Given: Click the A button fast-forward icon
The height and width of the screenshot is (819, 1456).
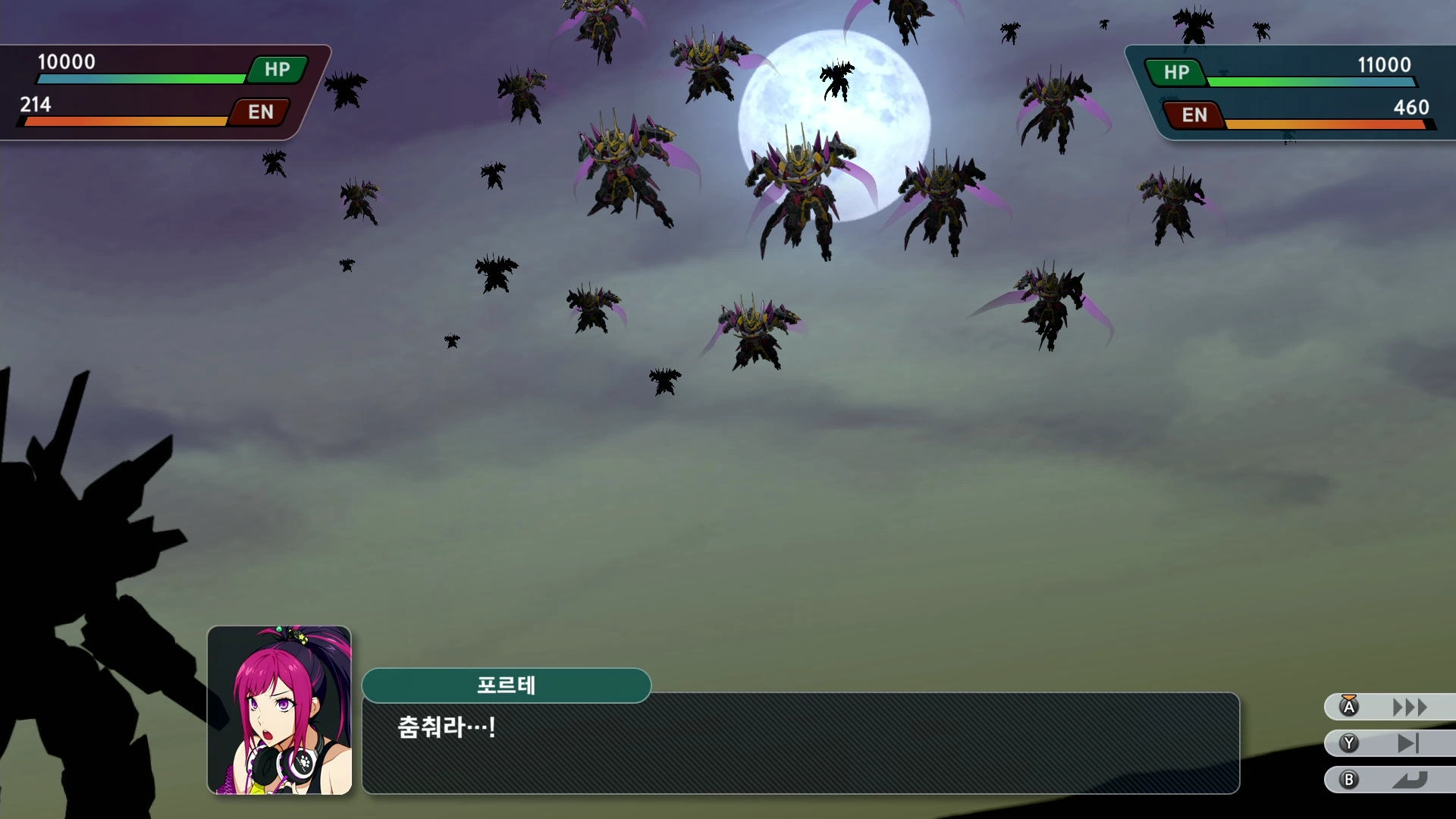Looking at the screenshot, I should 1349,707.
